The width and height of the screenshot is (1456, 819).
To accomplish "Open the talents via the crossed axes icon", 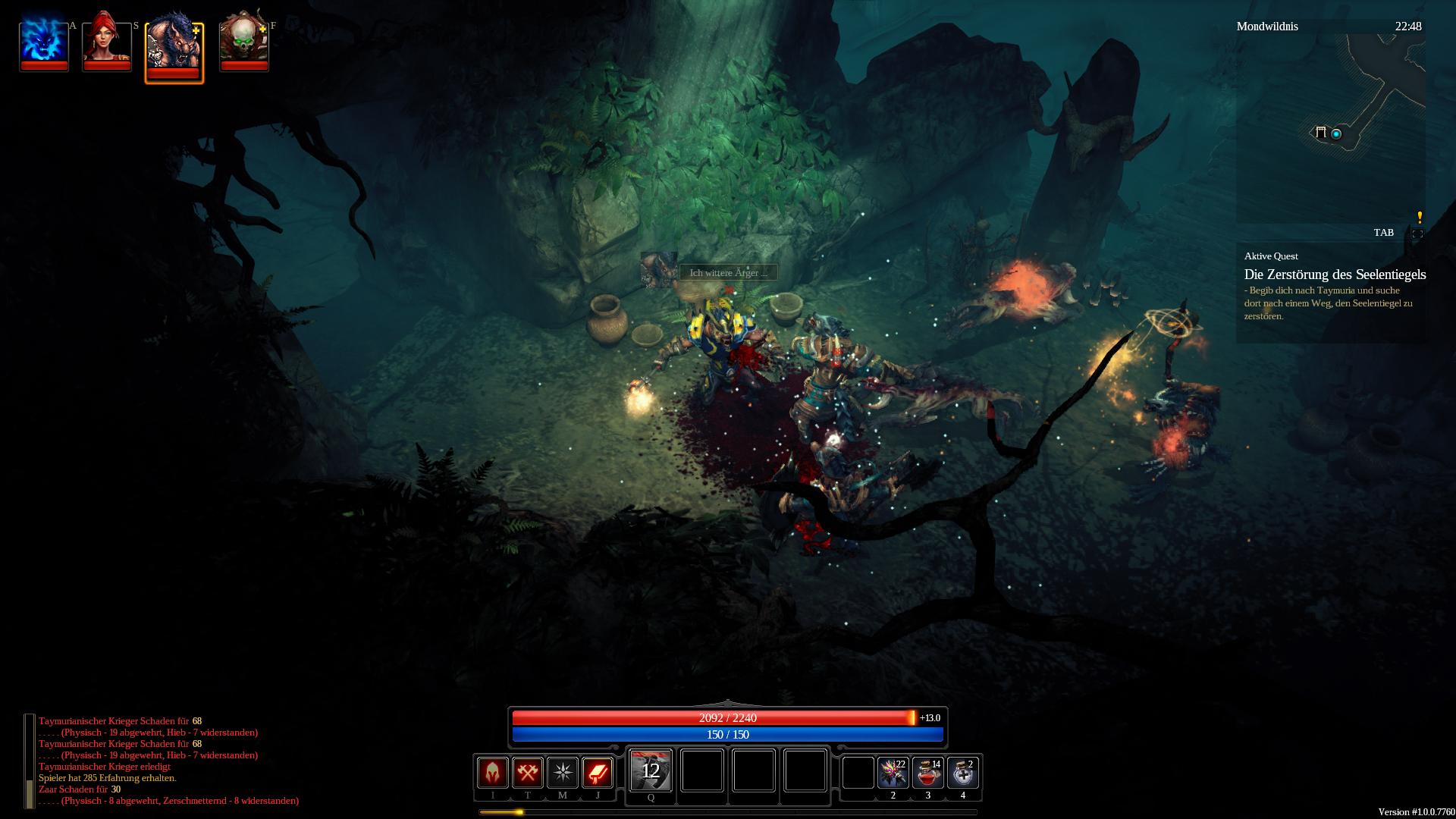I will click(528, 773).
